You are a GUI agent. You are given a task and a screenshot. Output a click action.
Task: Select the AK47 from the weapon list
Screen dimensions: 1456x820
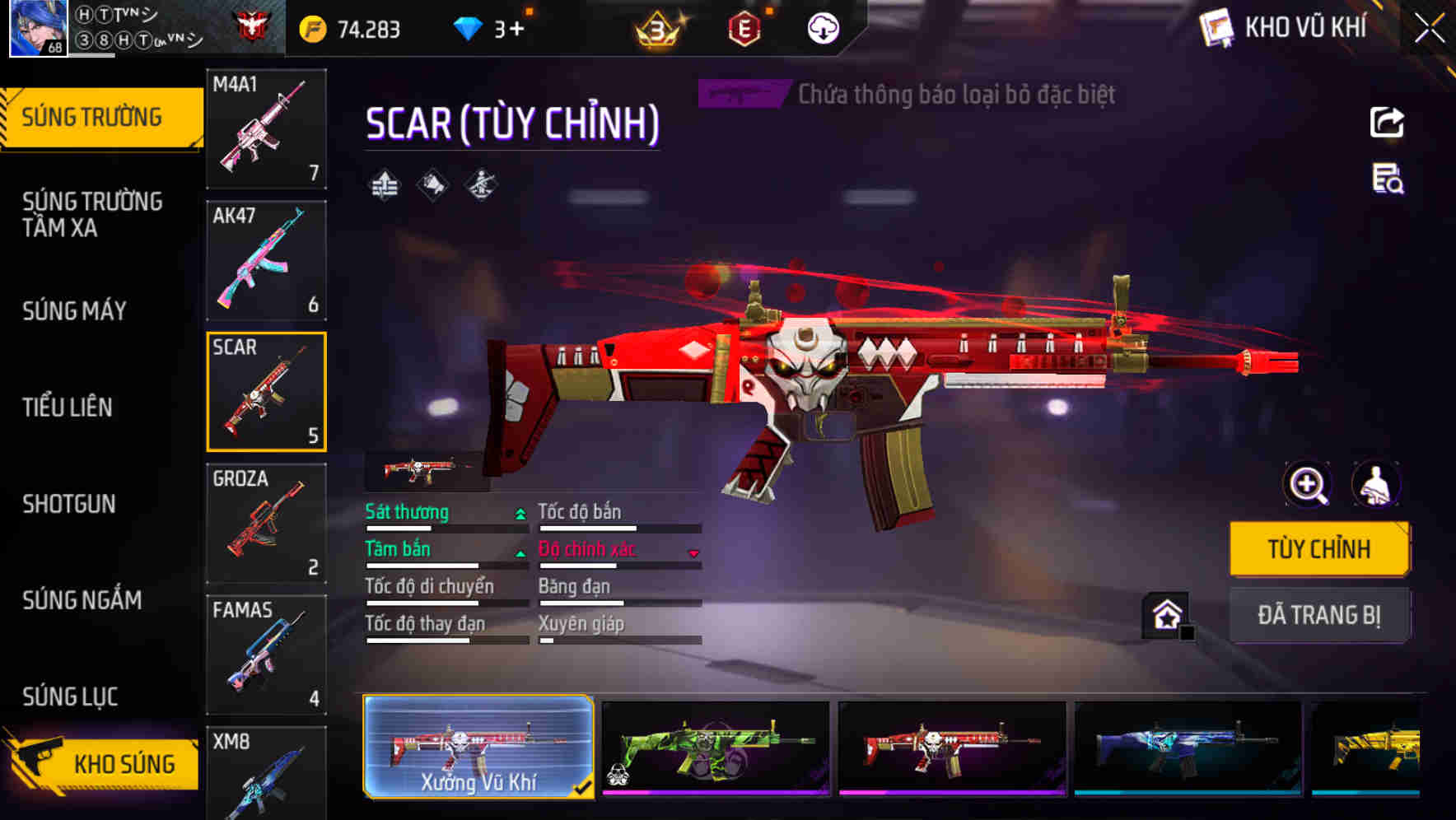tap(265, 259)
